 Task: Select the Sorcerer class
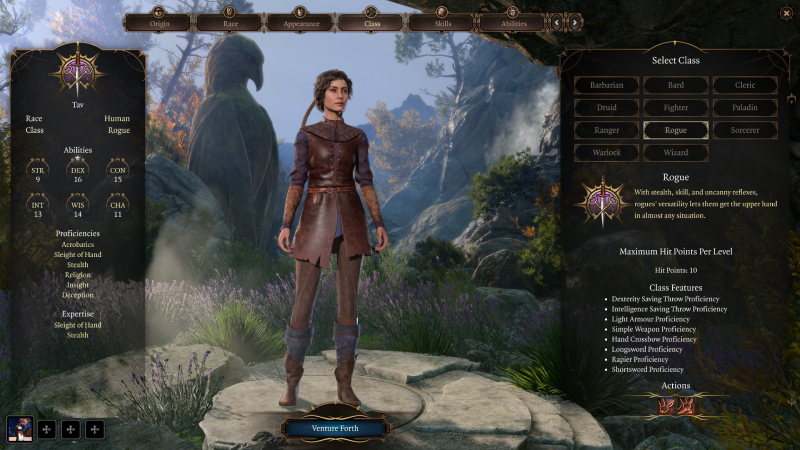(745, 130)
